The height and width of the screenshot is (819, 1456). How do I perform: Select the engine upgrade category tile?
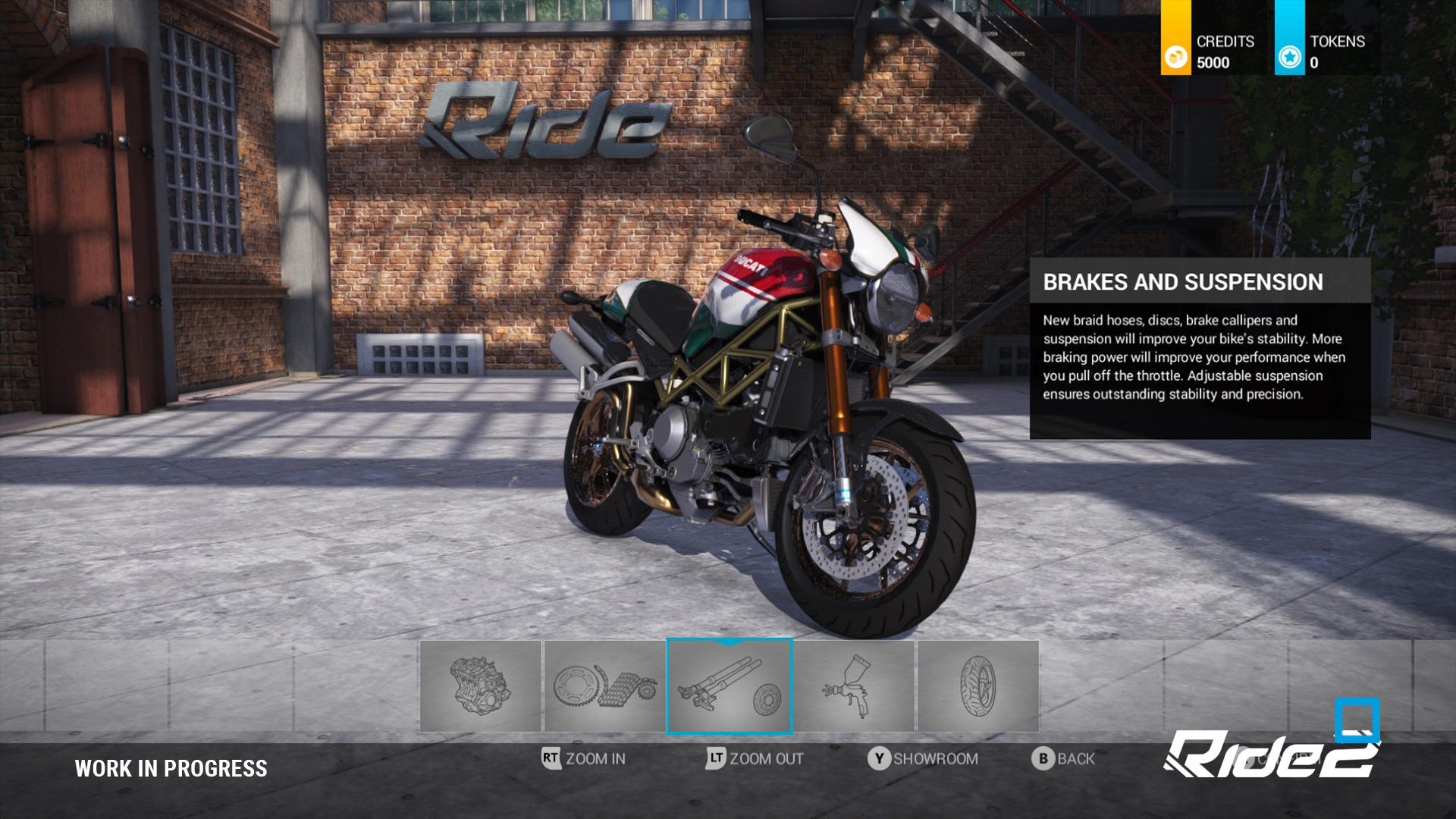(x=481, y=686)
